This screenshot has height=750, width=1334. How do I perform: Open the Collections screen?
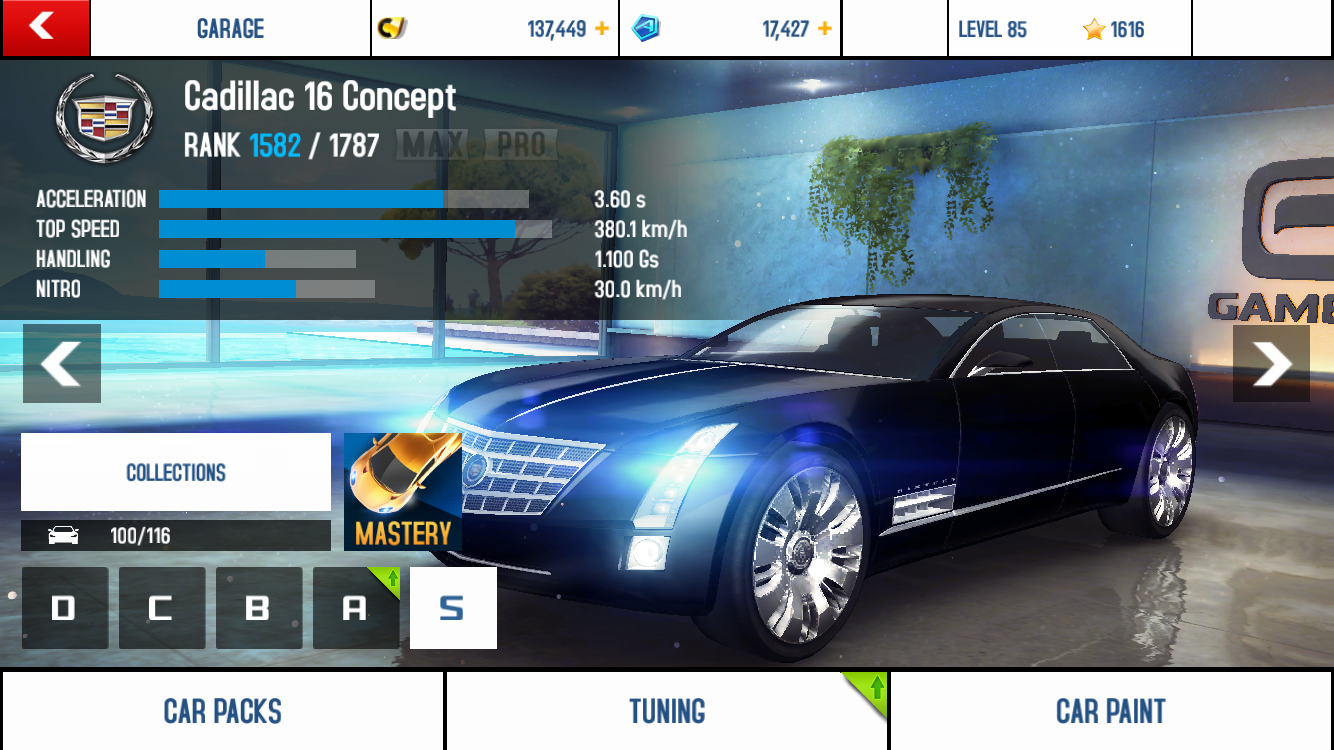click(176, 472)
